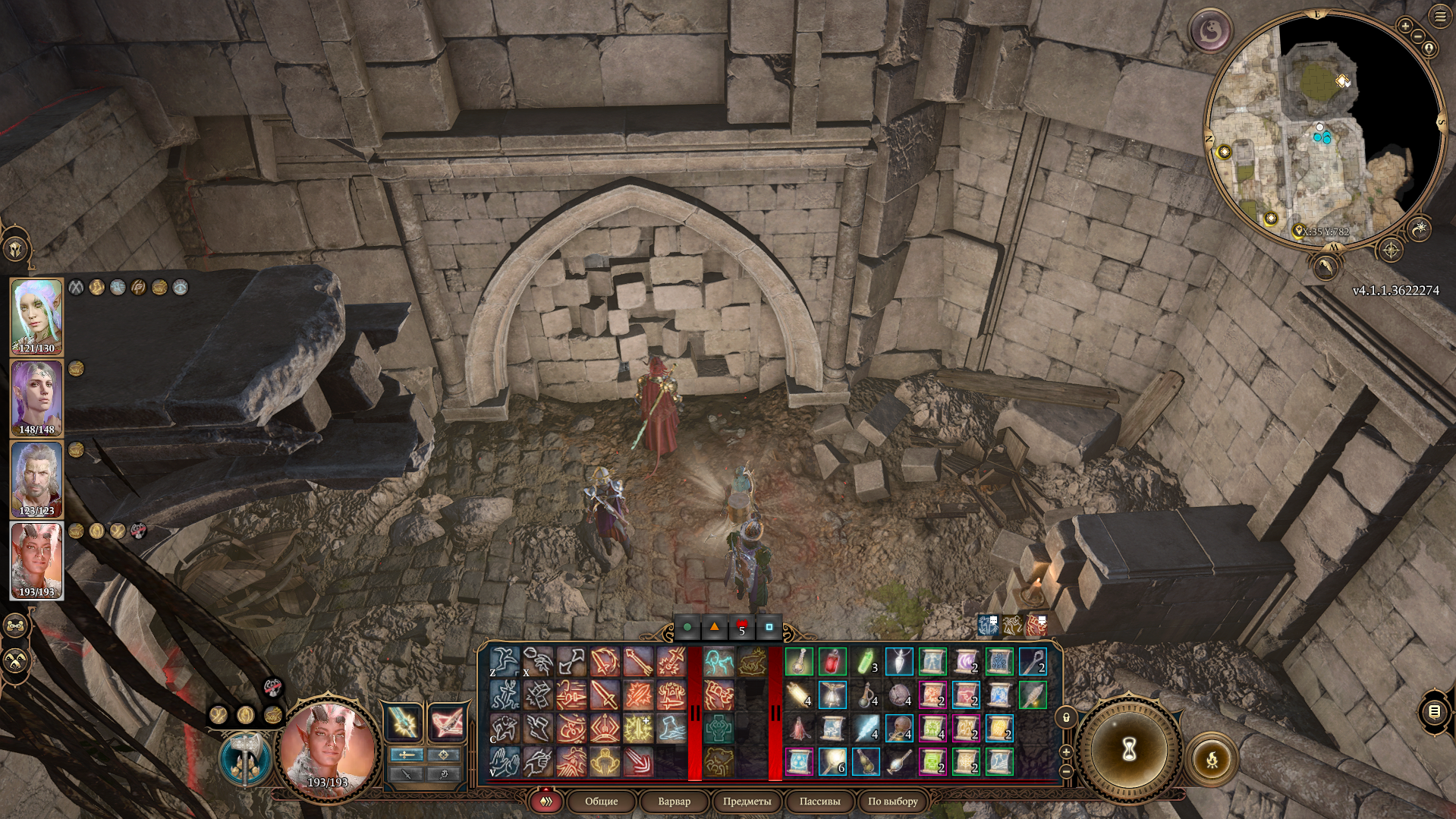Image resolution: width=1456 pixels, height=819 pixels.
Task: Switch to the Общие hotbar tab
Action: click(601, 801)
